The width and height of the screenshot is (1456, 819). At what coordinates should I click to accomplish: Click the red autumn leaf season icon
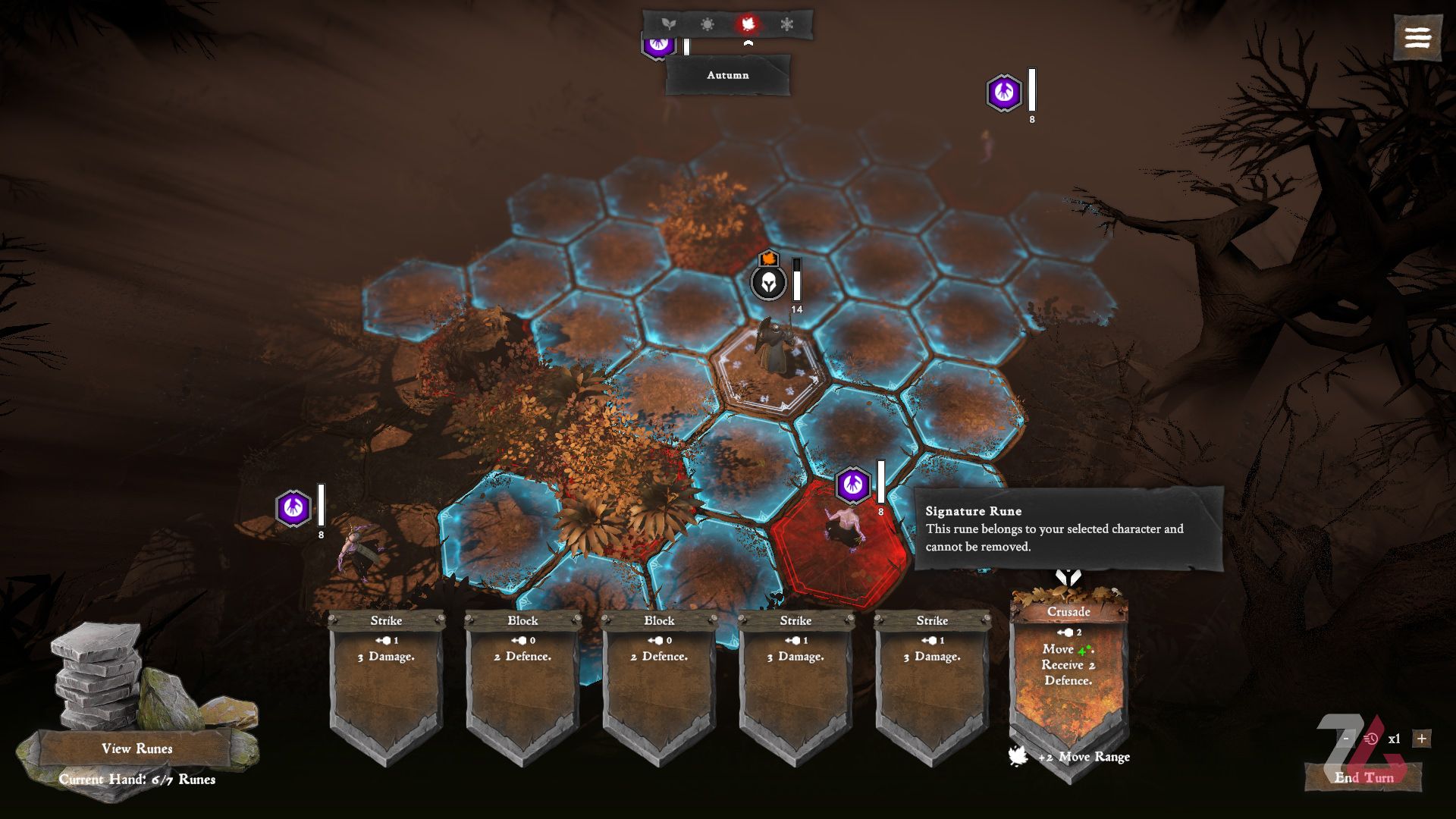click(748, 24)
